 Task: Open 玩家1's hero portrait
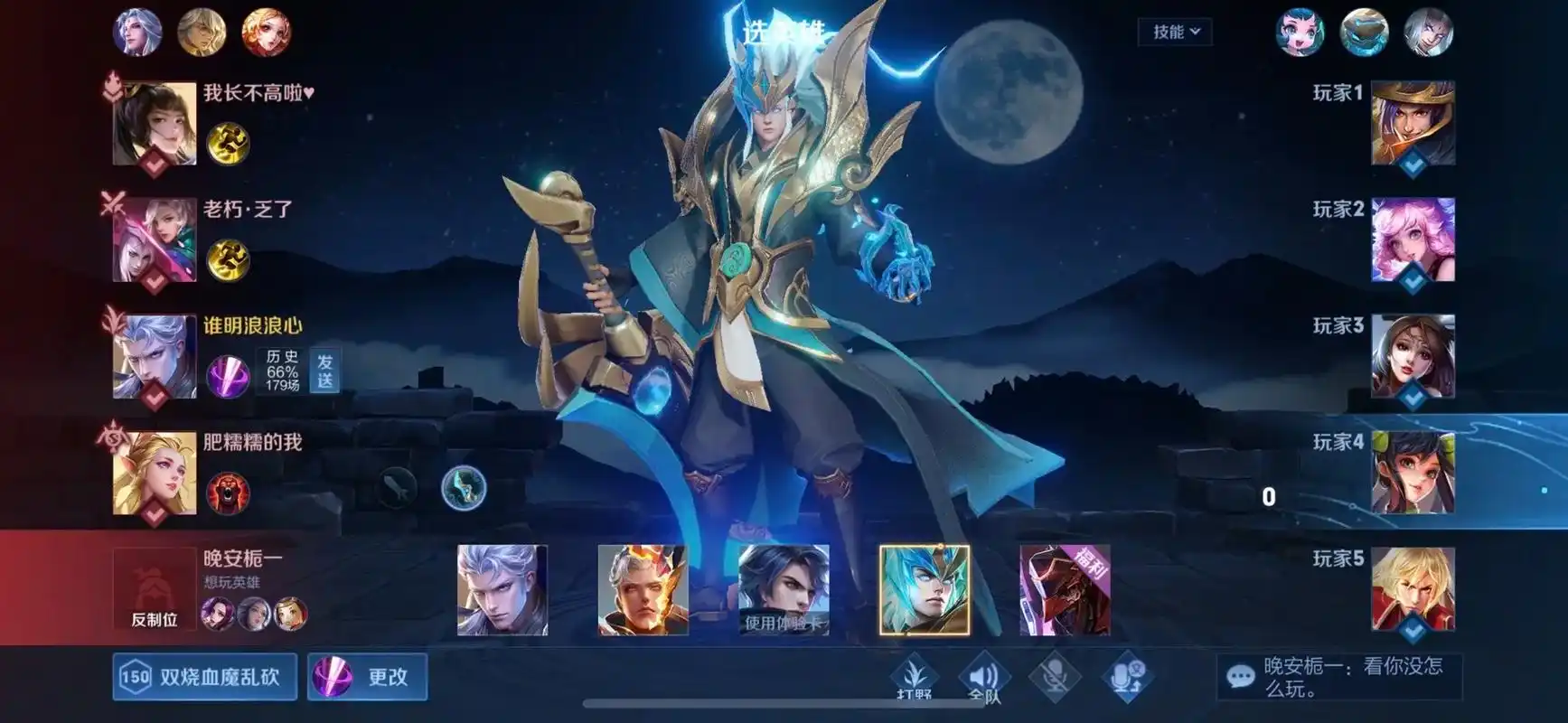click(x=1413, y=124)
